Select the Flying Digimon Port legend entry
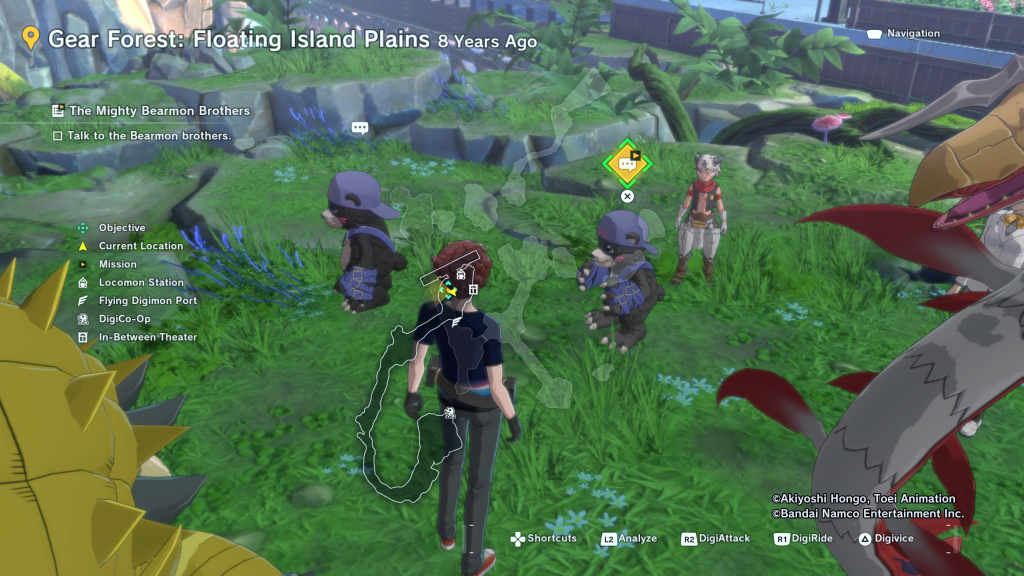Screen dimensions: 1024x576 coord(147,301)
